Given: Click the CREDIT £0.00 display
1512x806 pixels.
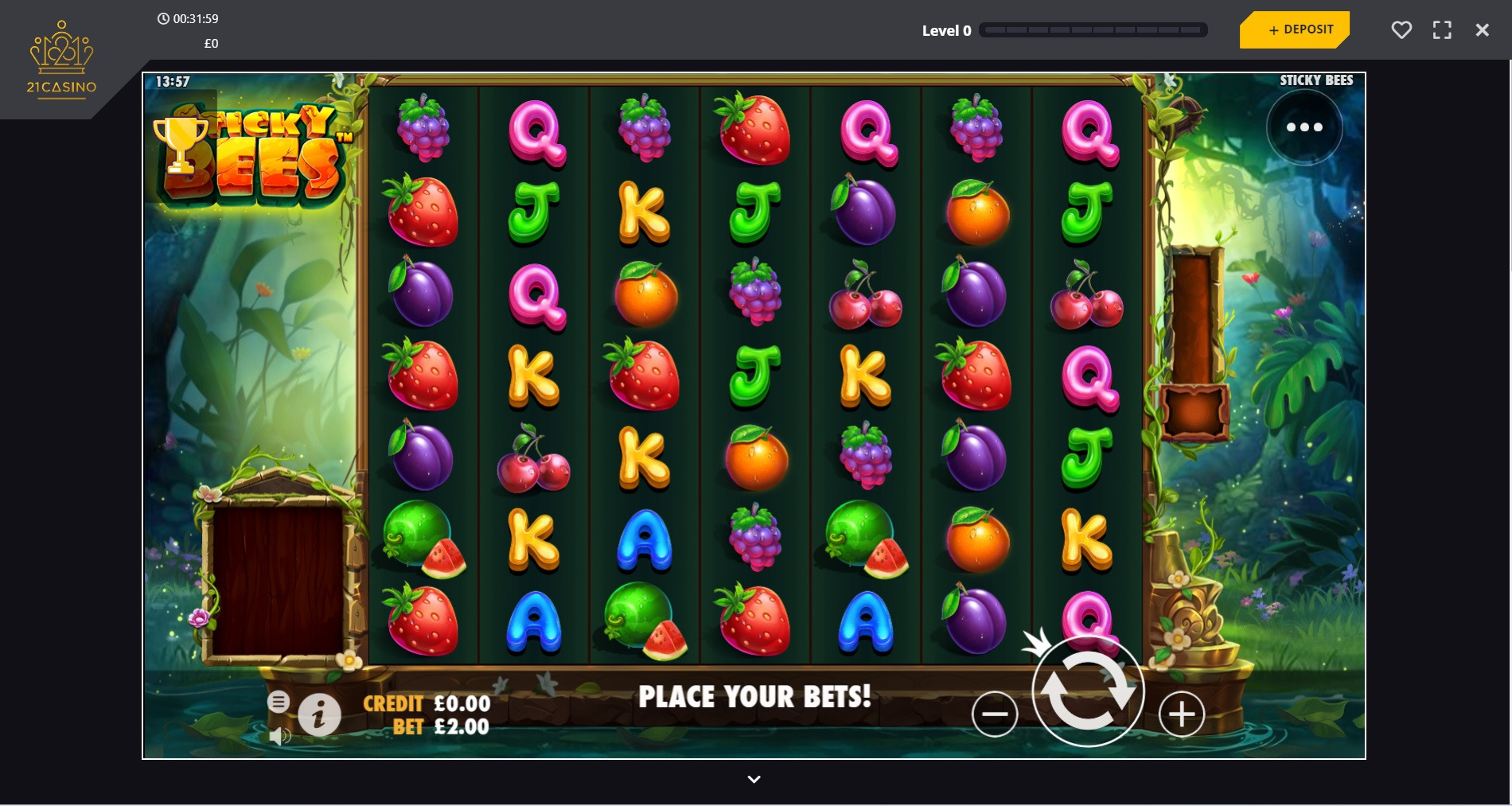Looking at the screenshot, I should click(427, 703).
